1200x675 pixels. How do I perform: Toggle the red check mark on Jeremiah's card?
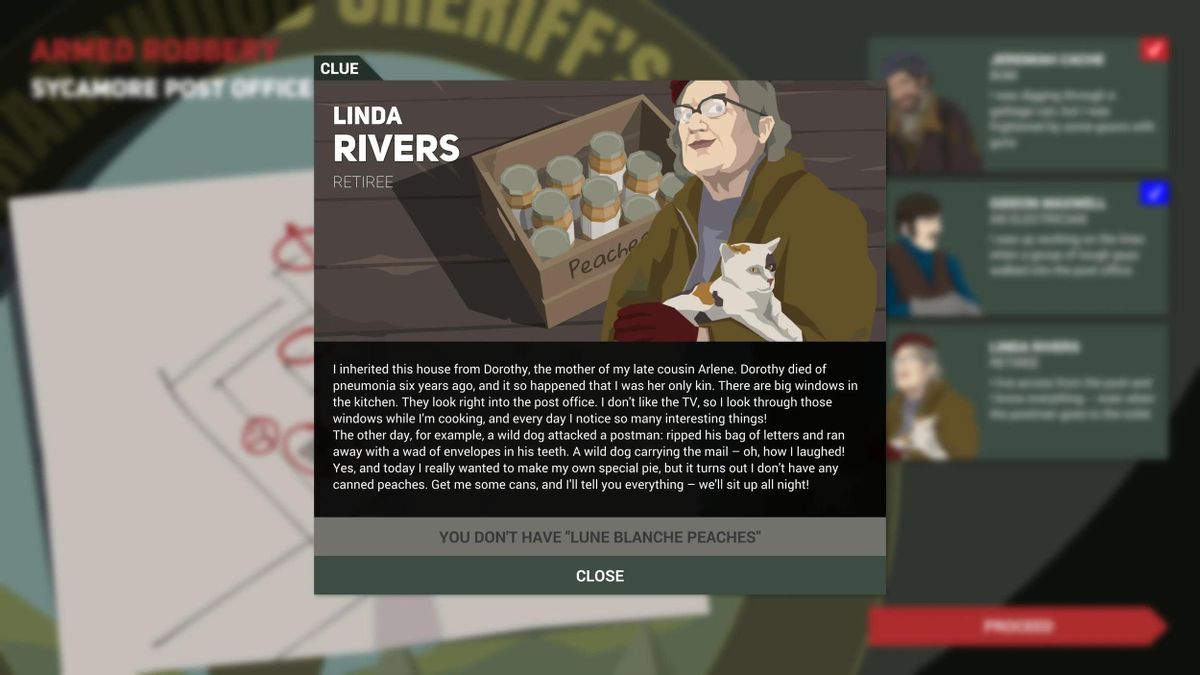1153,49
